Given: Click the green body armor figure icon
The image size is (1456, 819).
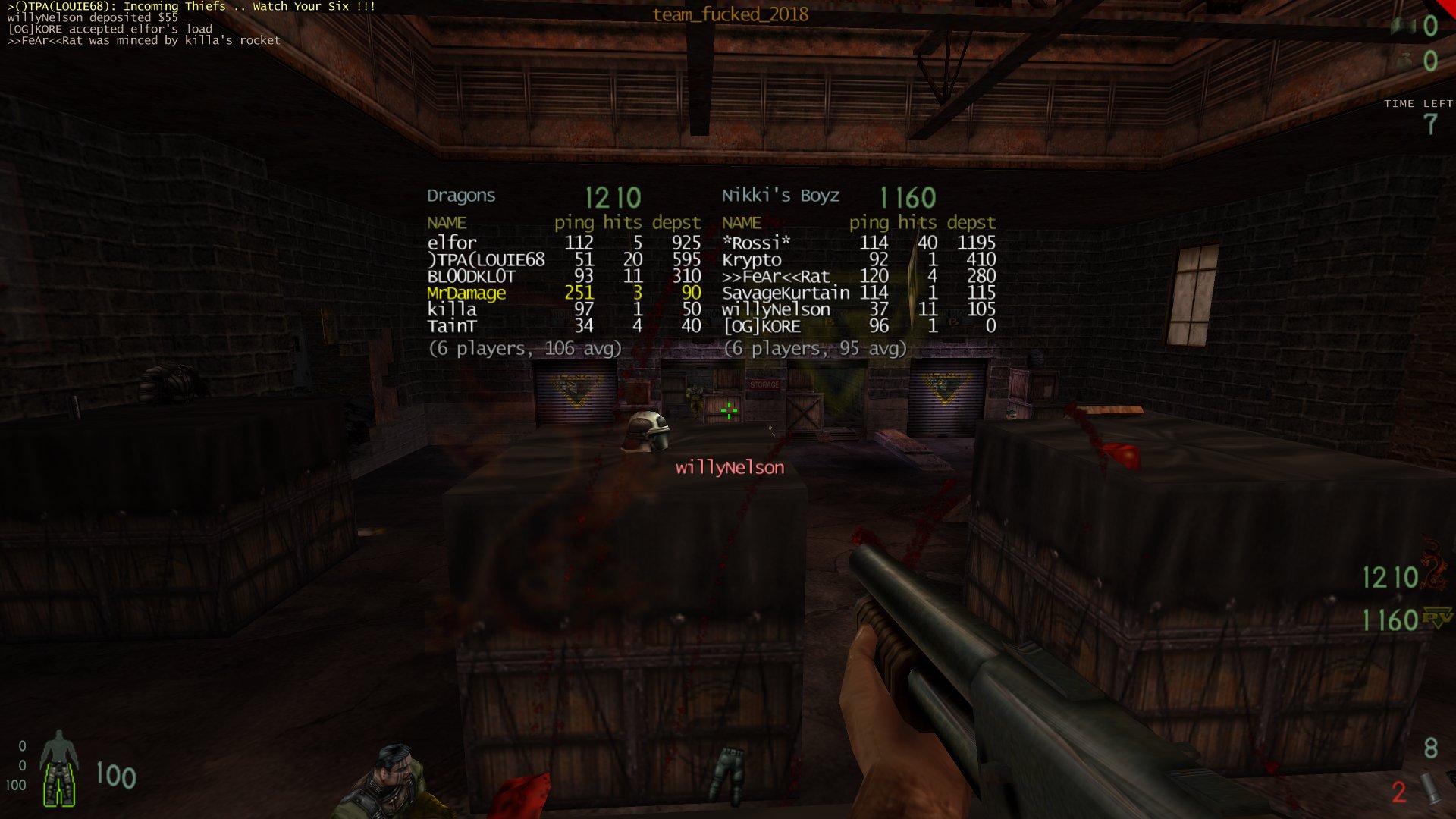Looking at the screenshot, I should click(x=59, y=767).
